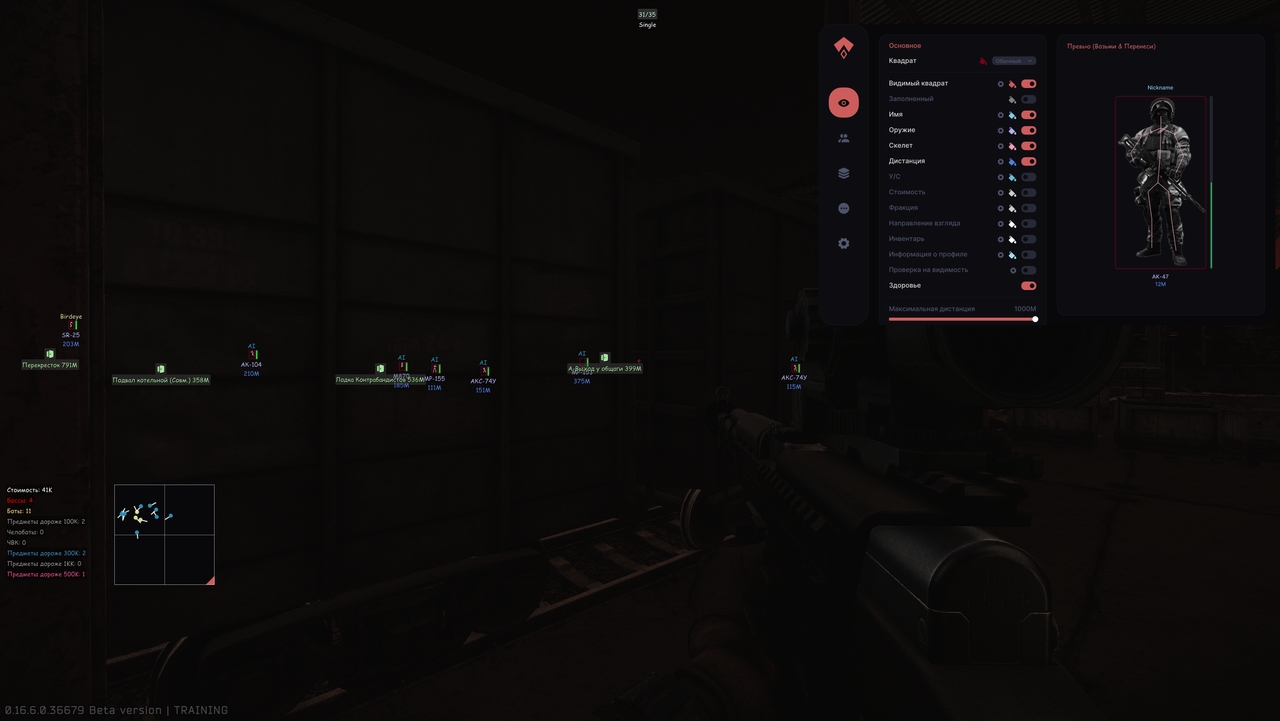1280x721 pixels.
Task: Disable the Видимый квадрат toggle
Action: [1028, 83]
